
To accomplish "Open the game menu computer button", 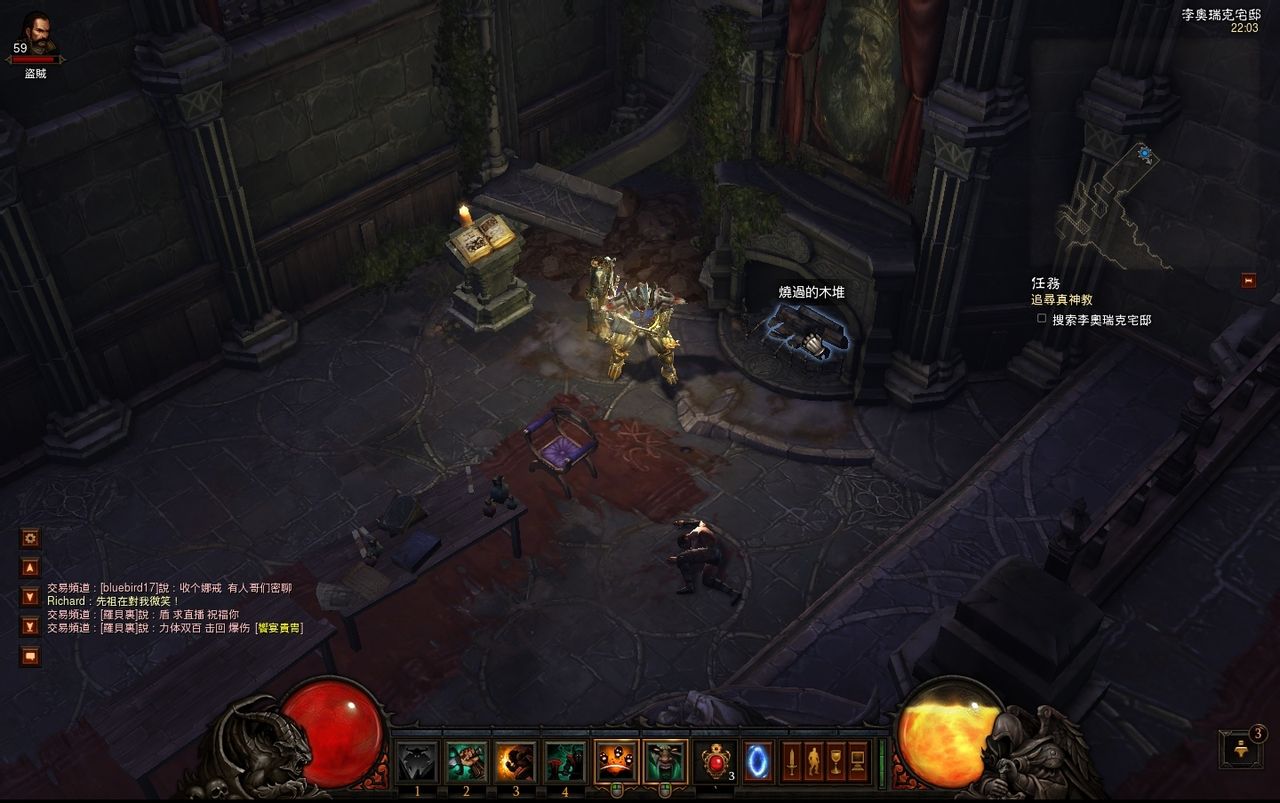I will coord(858,762).
